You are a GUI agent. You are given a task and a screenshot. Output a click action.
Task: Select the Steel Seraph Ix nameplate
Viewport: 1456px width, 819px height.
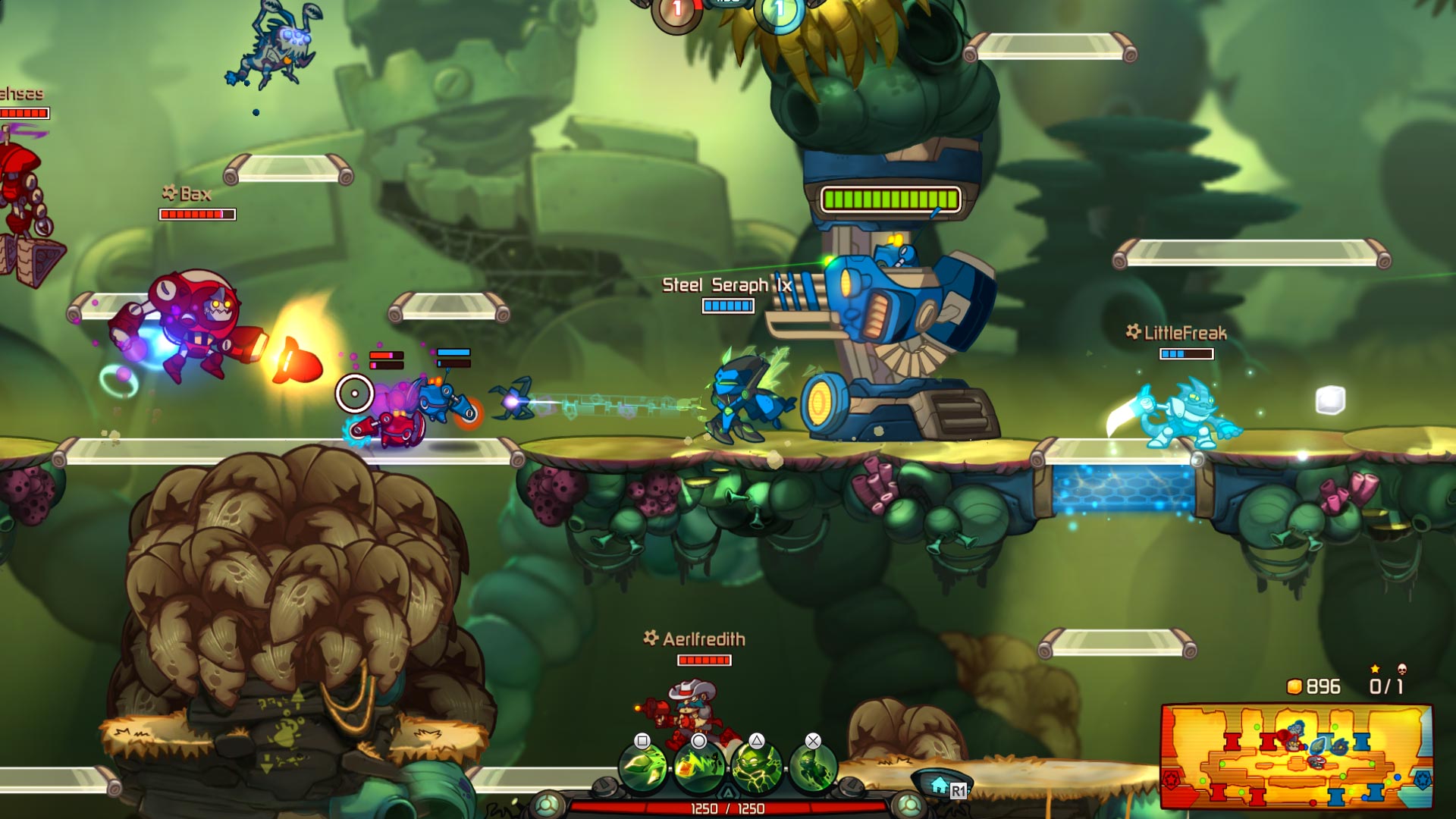tap(726, 284)
